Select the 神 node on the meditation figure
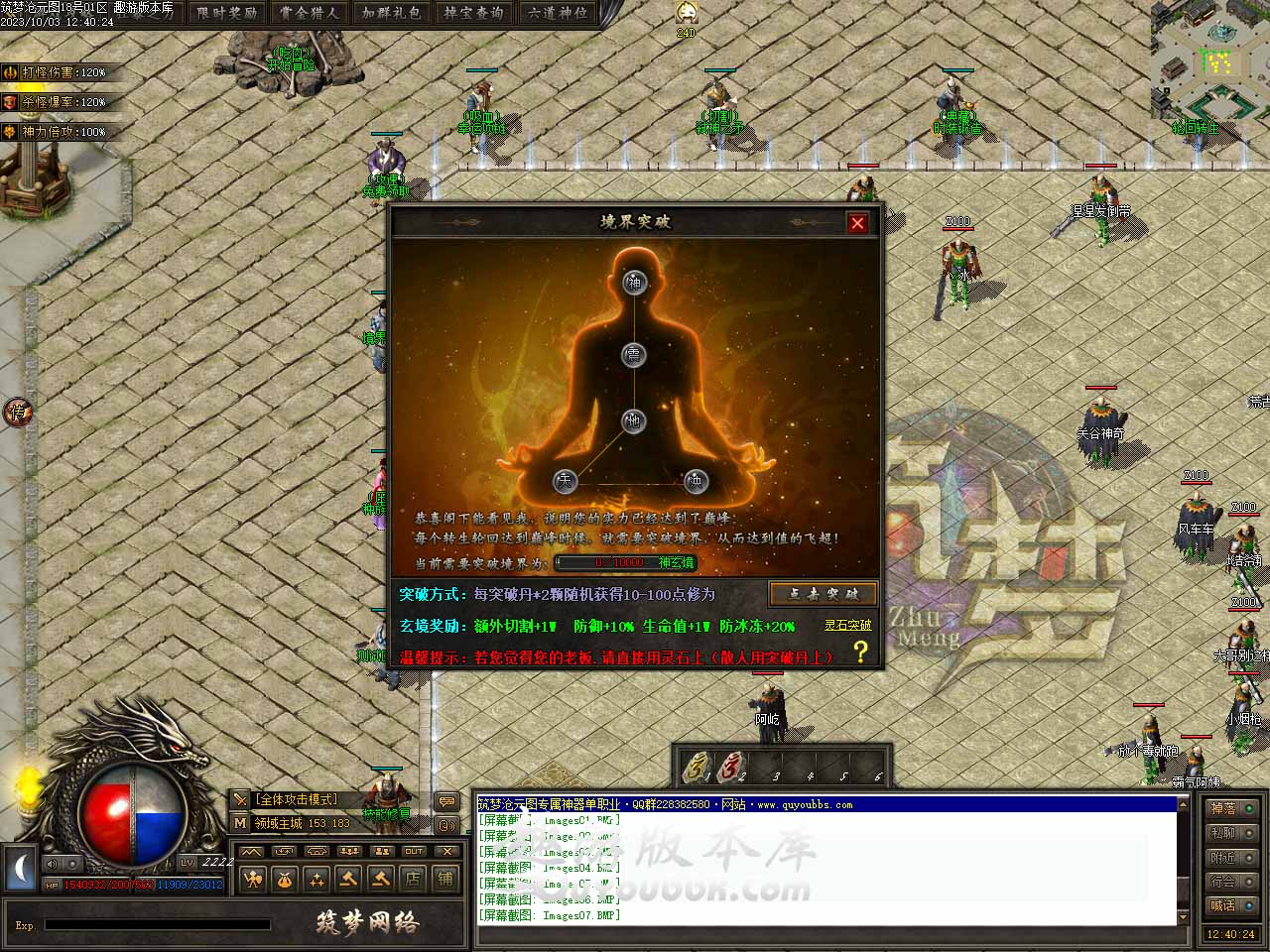Viewport: 1270px width, 952px height. click(634, 283)
